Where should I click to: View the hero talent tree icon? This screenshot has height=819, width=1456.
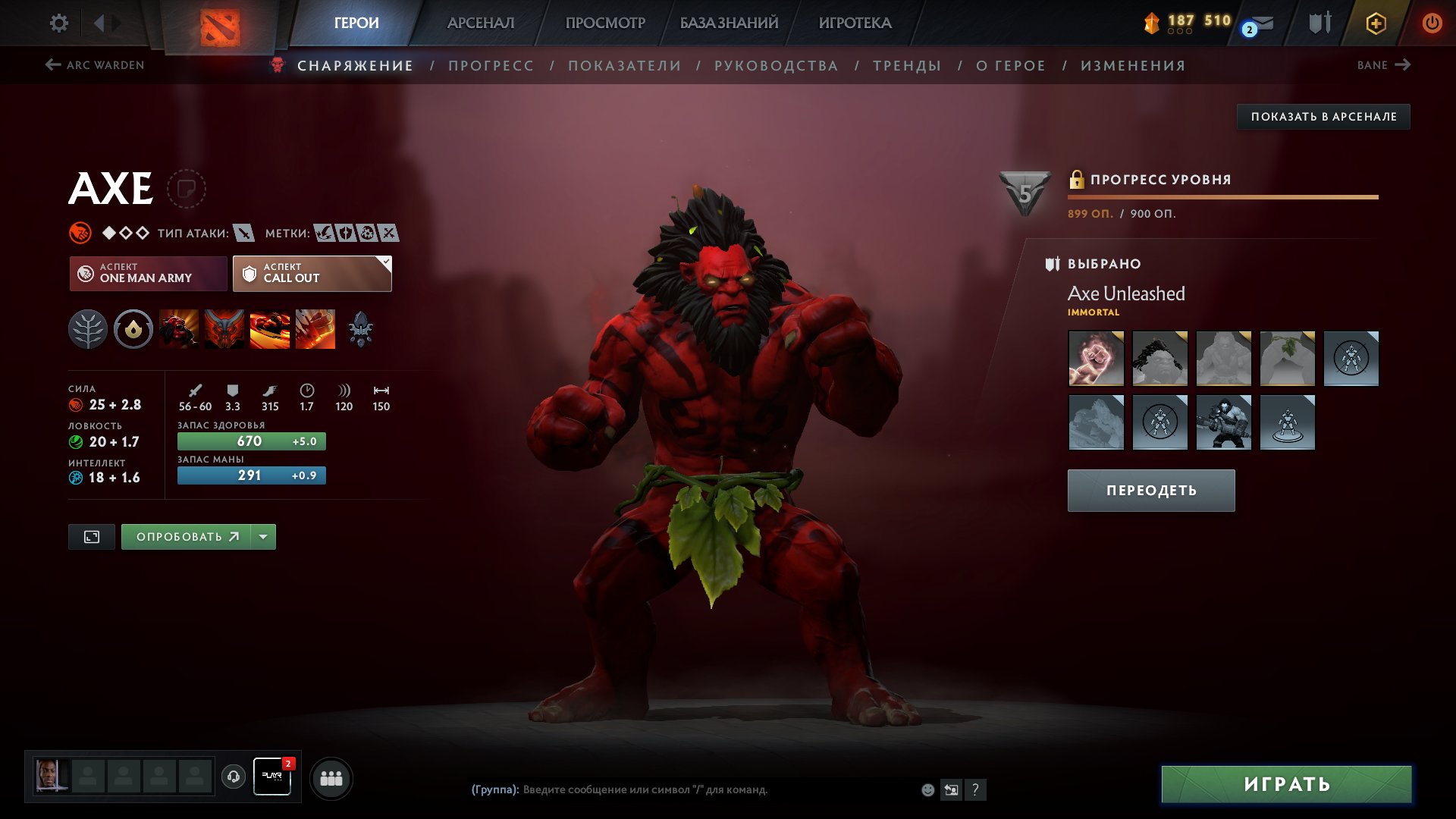click(x=89, y=328)
